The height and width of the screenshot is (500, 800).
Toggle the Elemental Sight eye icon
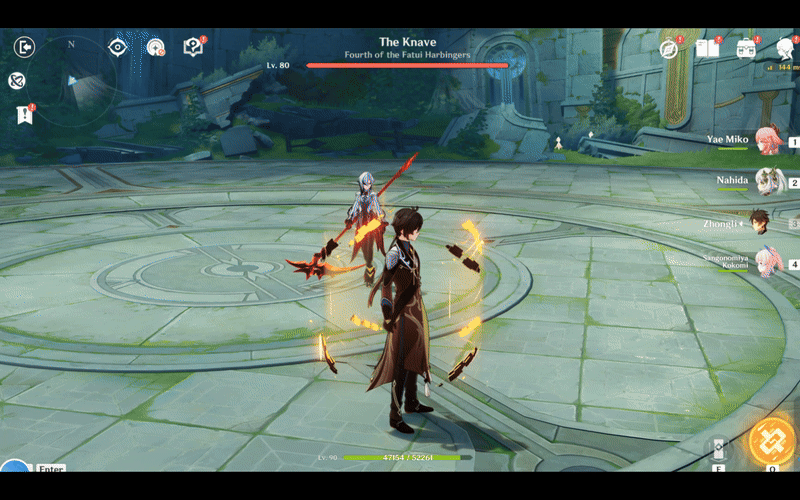pyautogui.click(x=118, y=47)
